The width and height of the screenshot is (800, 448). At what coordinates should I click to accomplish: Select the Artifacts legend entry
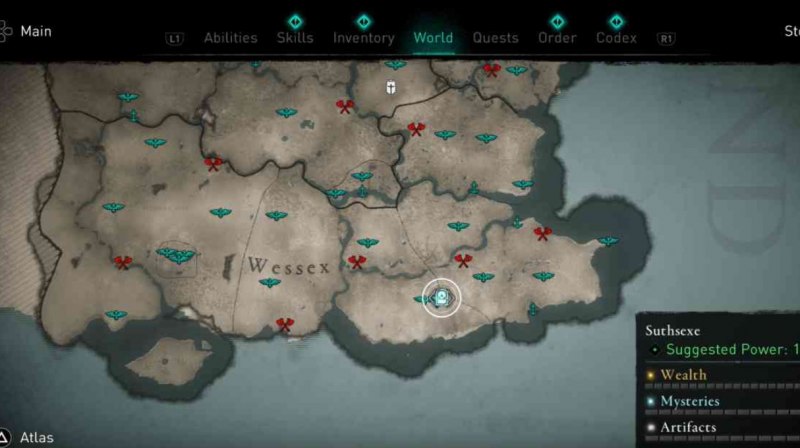click(x=688, y=427)
